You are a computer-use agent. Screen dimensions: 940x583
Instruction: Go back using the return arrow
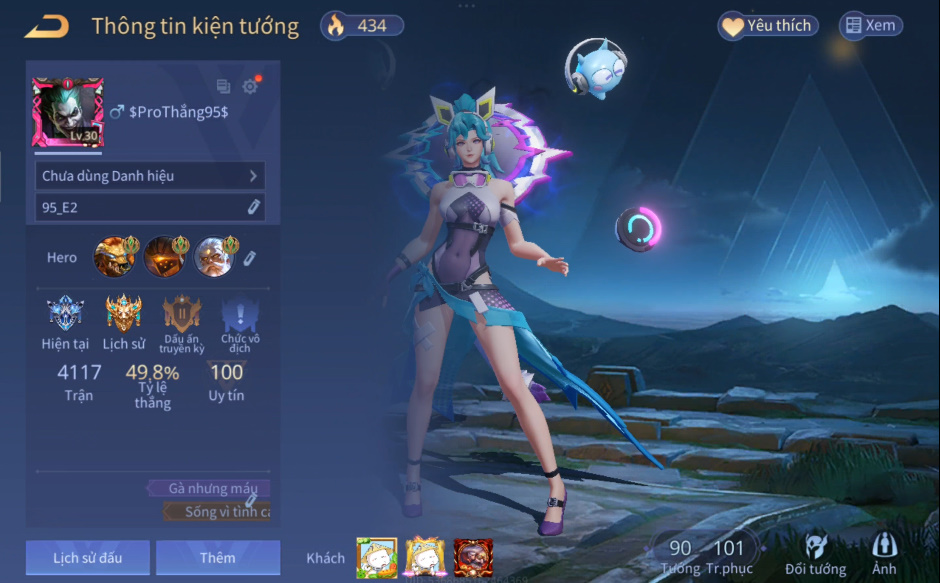46,26
